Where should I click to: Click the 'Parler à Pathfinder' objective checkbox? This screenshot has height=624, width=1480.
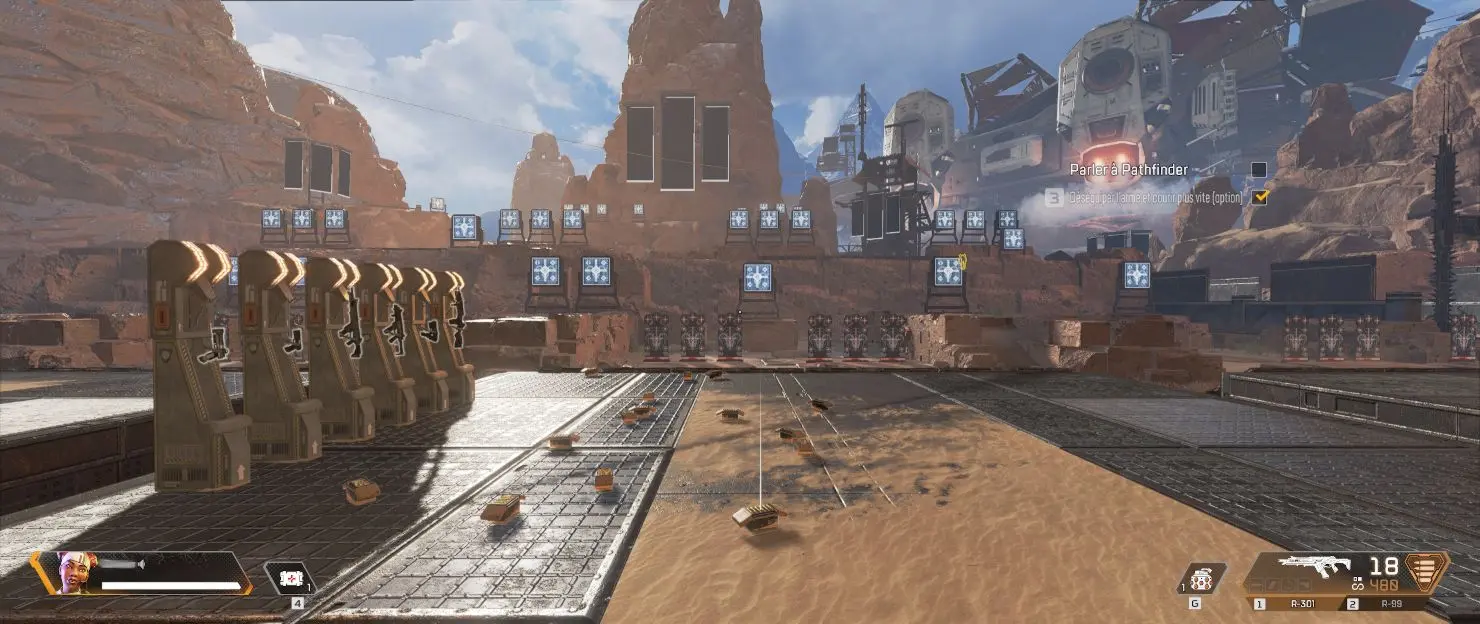(x=1259, y=170)
